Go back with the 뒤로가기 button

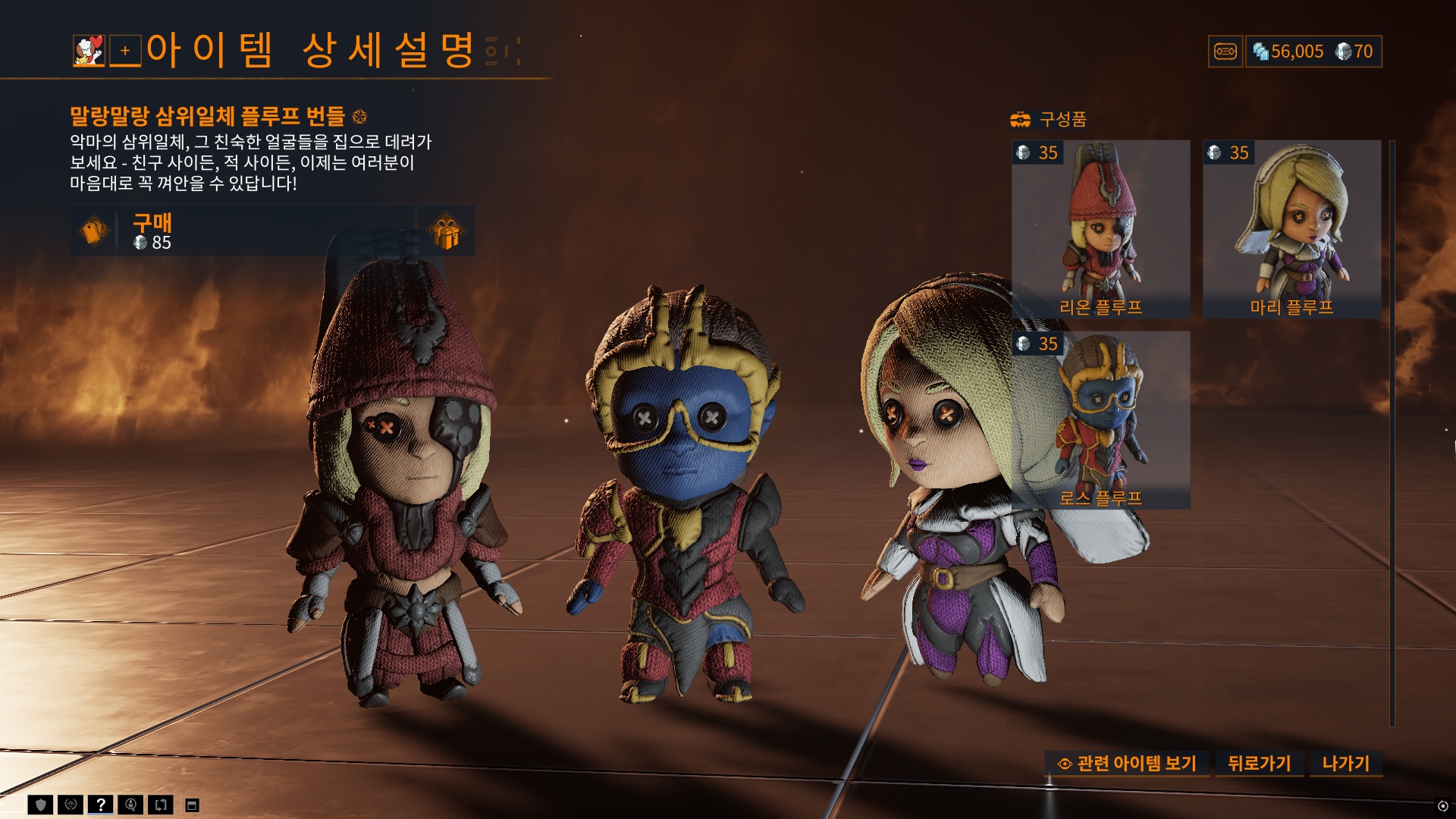point(1259,764)
